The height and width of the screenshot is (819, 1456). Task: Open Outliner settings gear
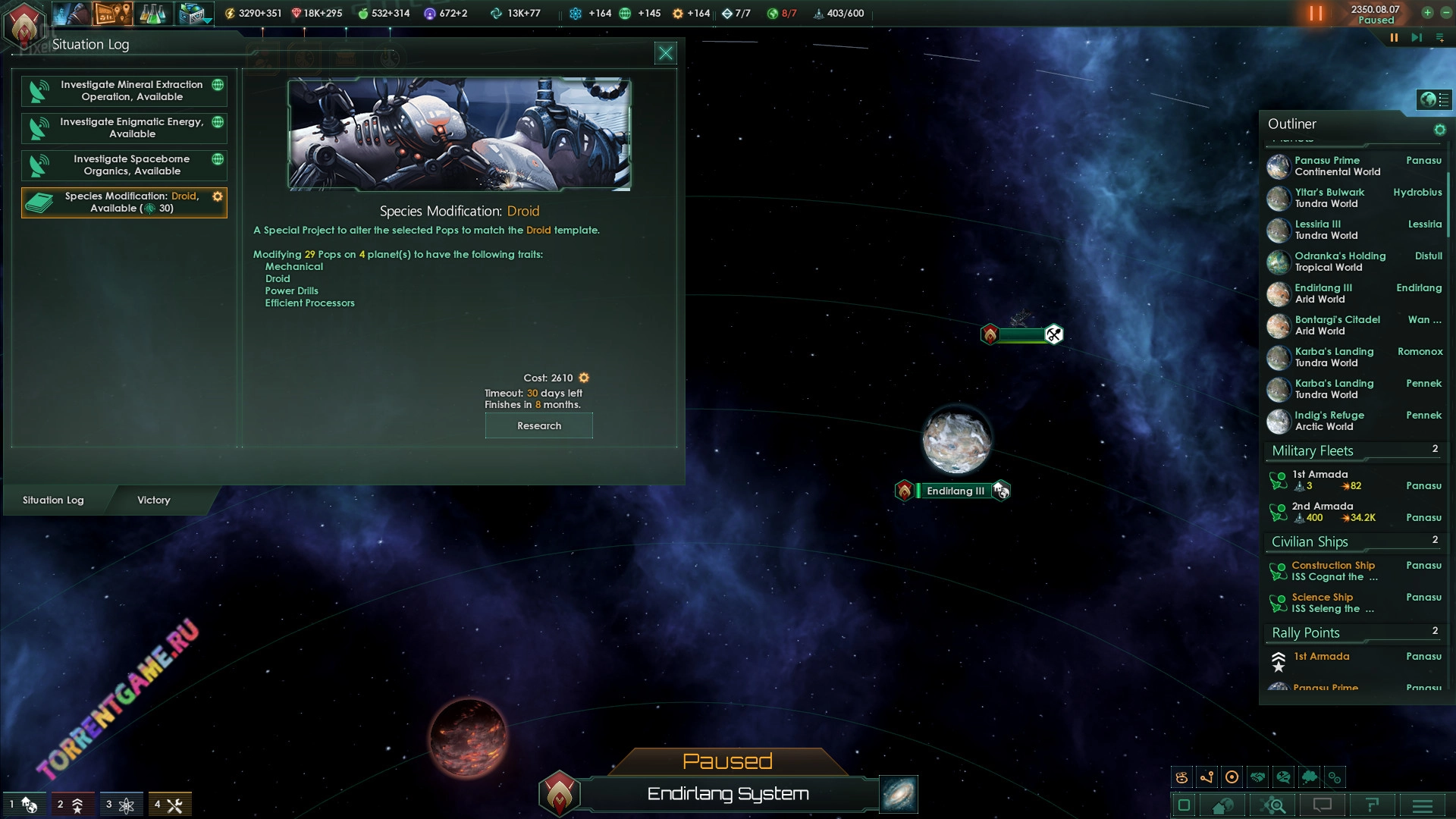pos(1439,130)
